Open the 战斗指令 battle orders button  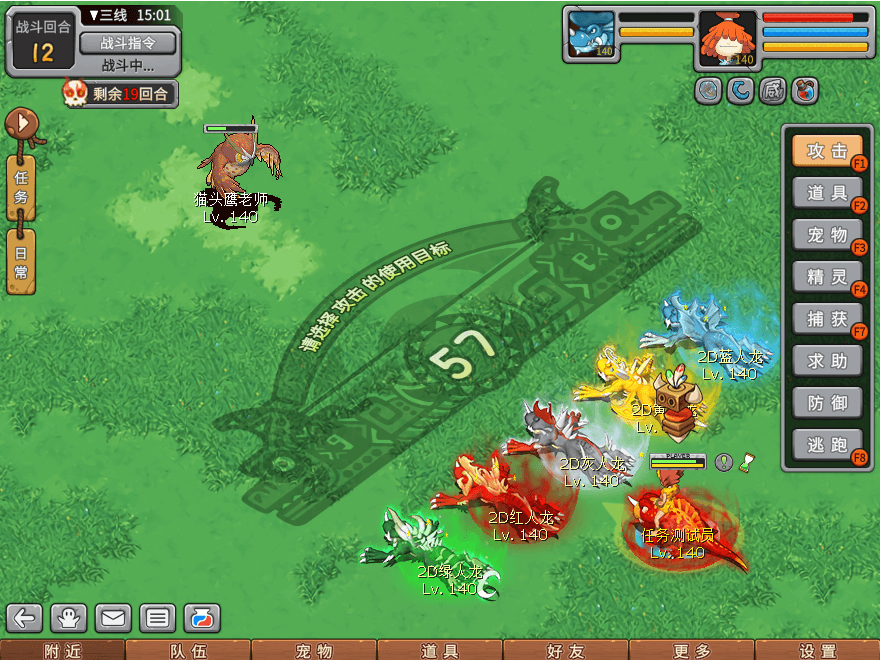pyautogui.click(x=127, y=43)
